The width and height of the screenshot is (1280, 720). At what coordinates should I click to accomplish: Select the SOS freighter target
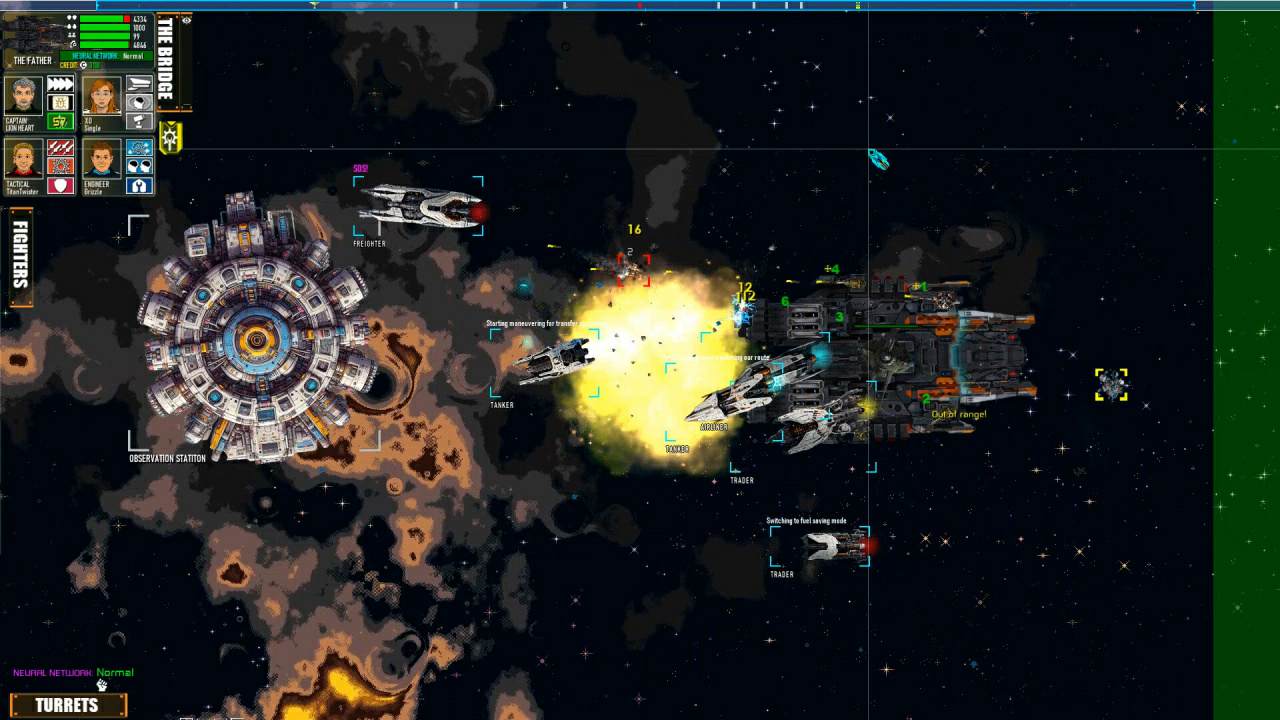(x=418, y=207)
